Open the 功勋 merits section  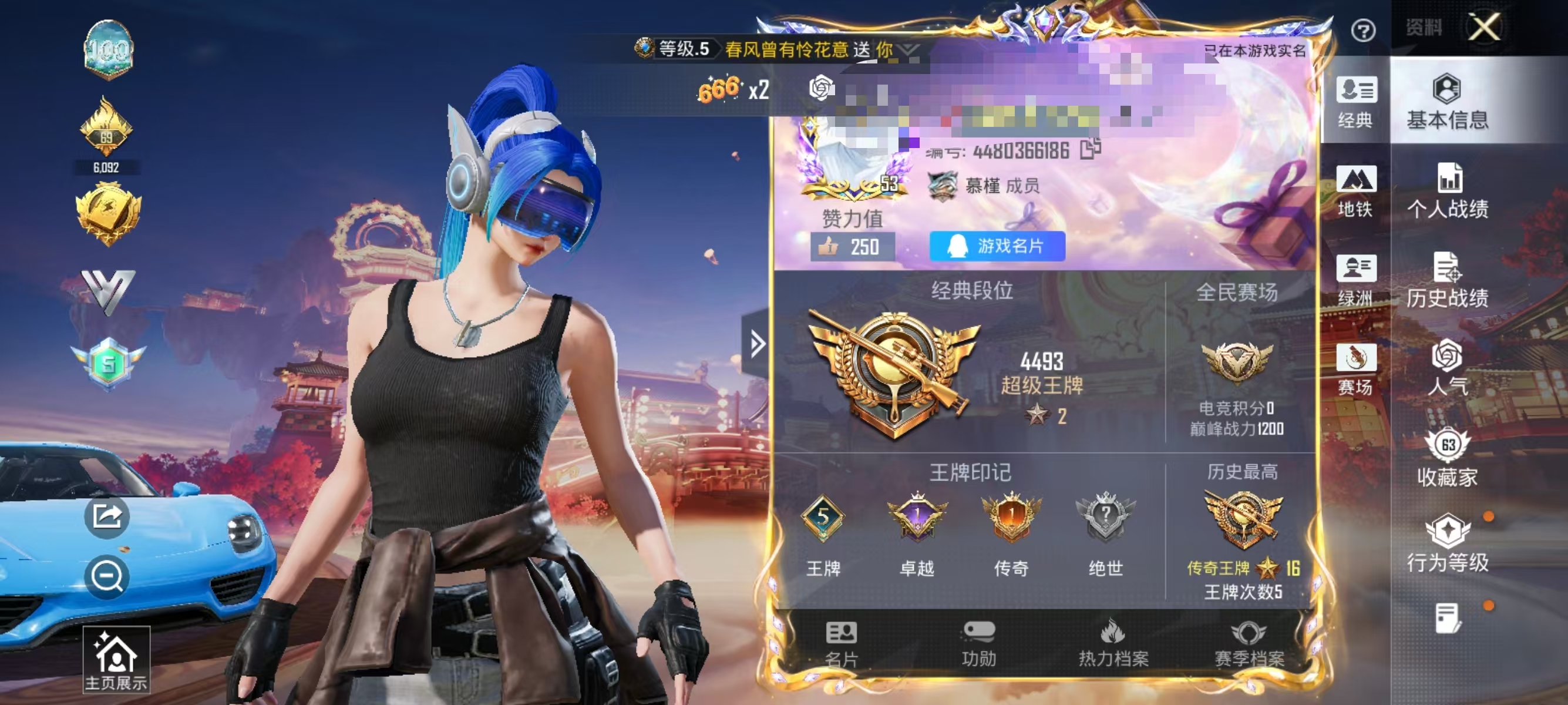(980, 643)
